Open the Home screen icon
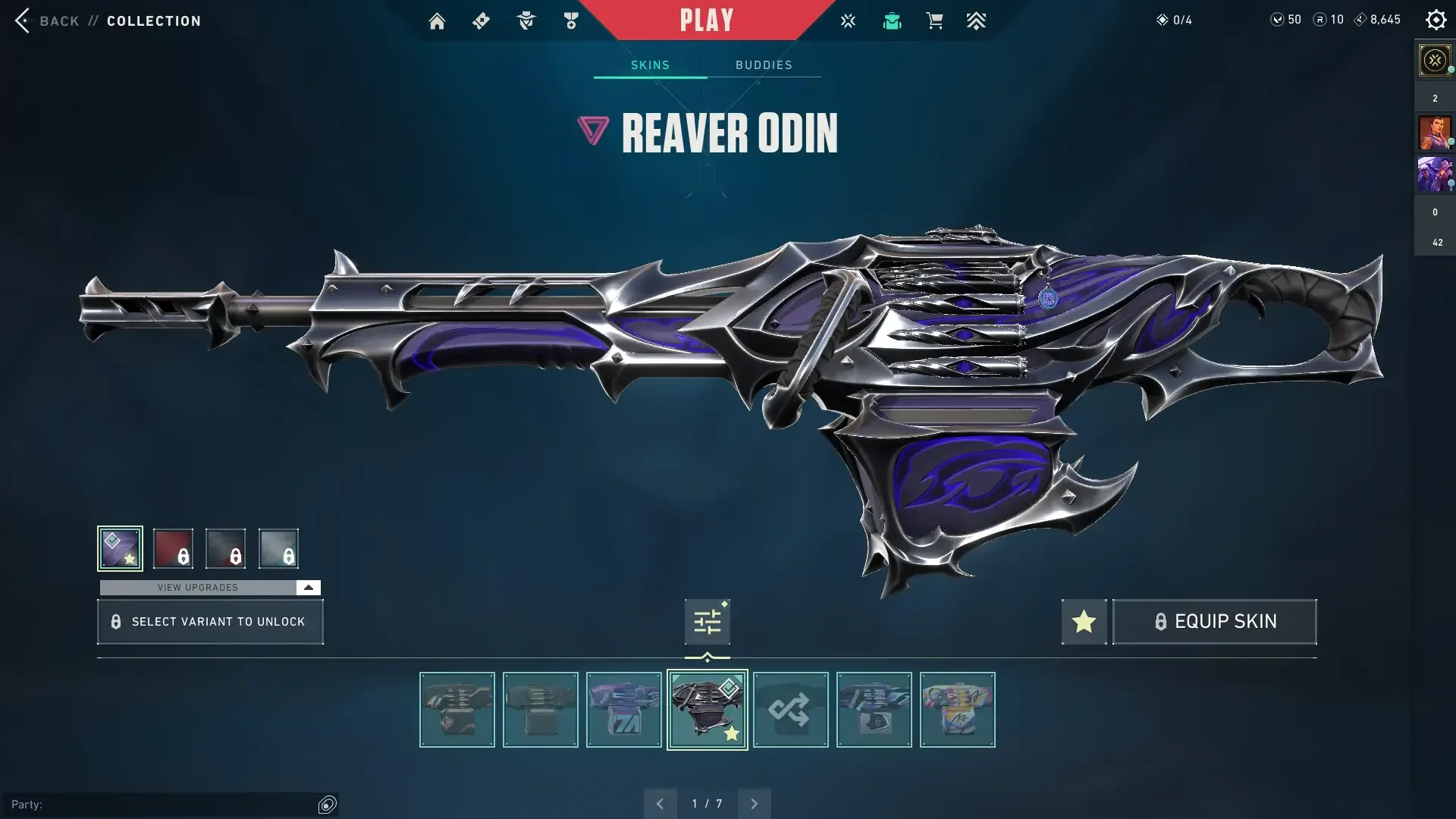 pos(437,20)
